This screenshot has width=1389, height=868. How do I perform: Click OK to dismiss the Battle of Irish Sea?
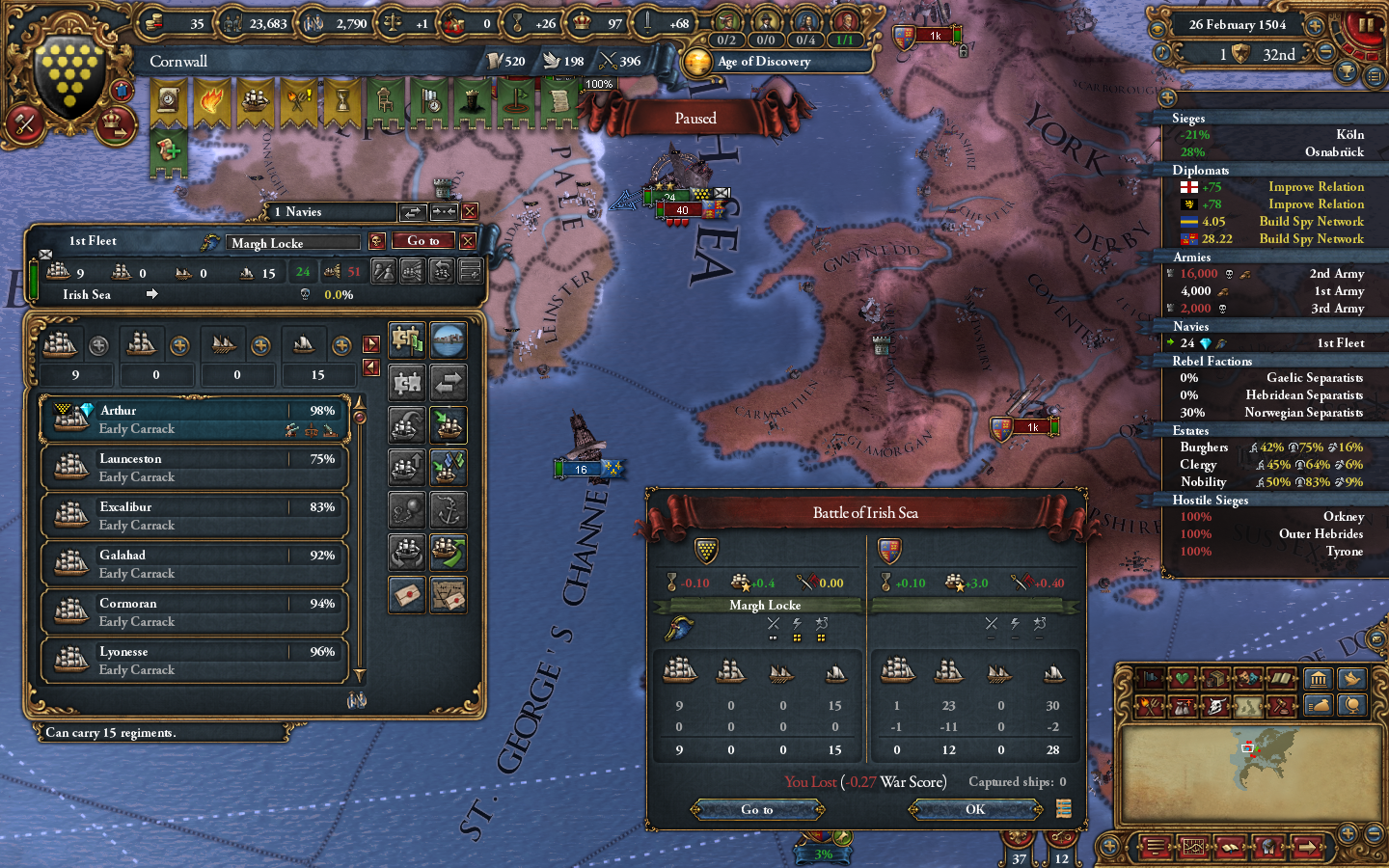pos(974,810)
